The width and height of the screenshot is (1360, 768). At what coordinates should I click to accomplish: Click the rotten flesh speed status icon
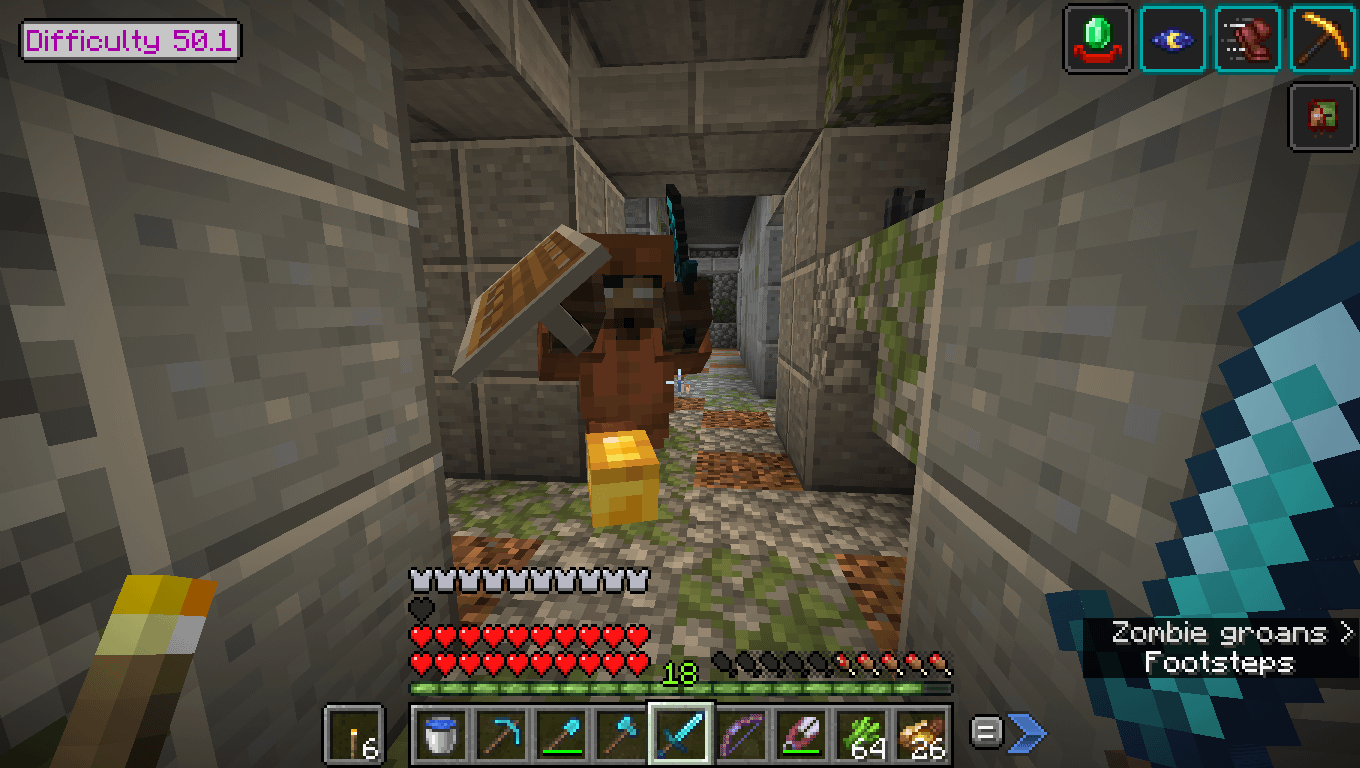coord(1248,40)
